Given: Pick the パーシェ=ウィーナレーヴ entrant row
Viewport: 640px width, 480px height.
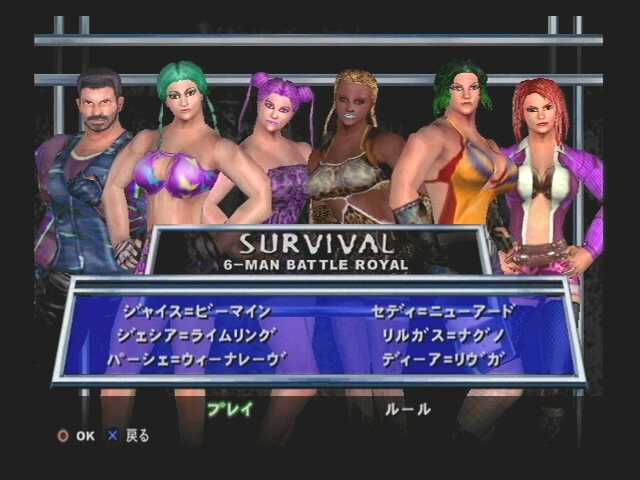Looking at the screenshot, I should [197, 359].
